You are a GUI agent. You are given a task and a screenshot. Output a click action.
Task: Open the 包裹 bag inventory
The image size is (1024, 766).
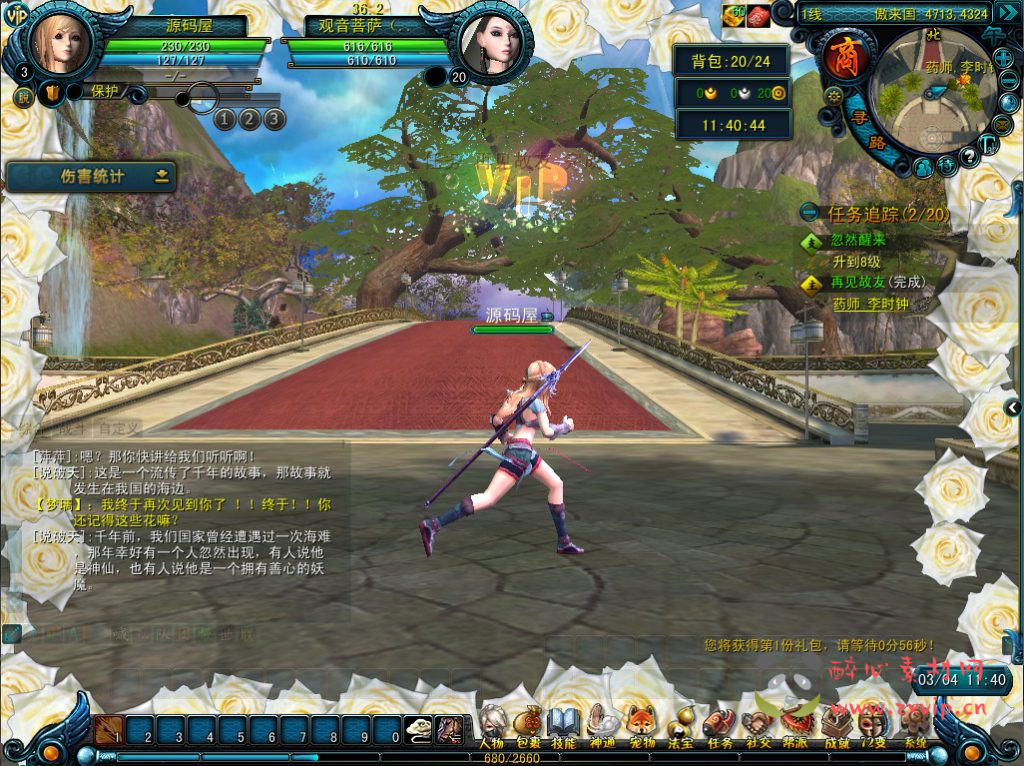pyautogui.click(x=528, y=724)
